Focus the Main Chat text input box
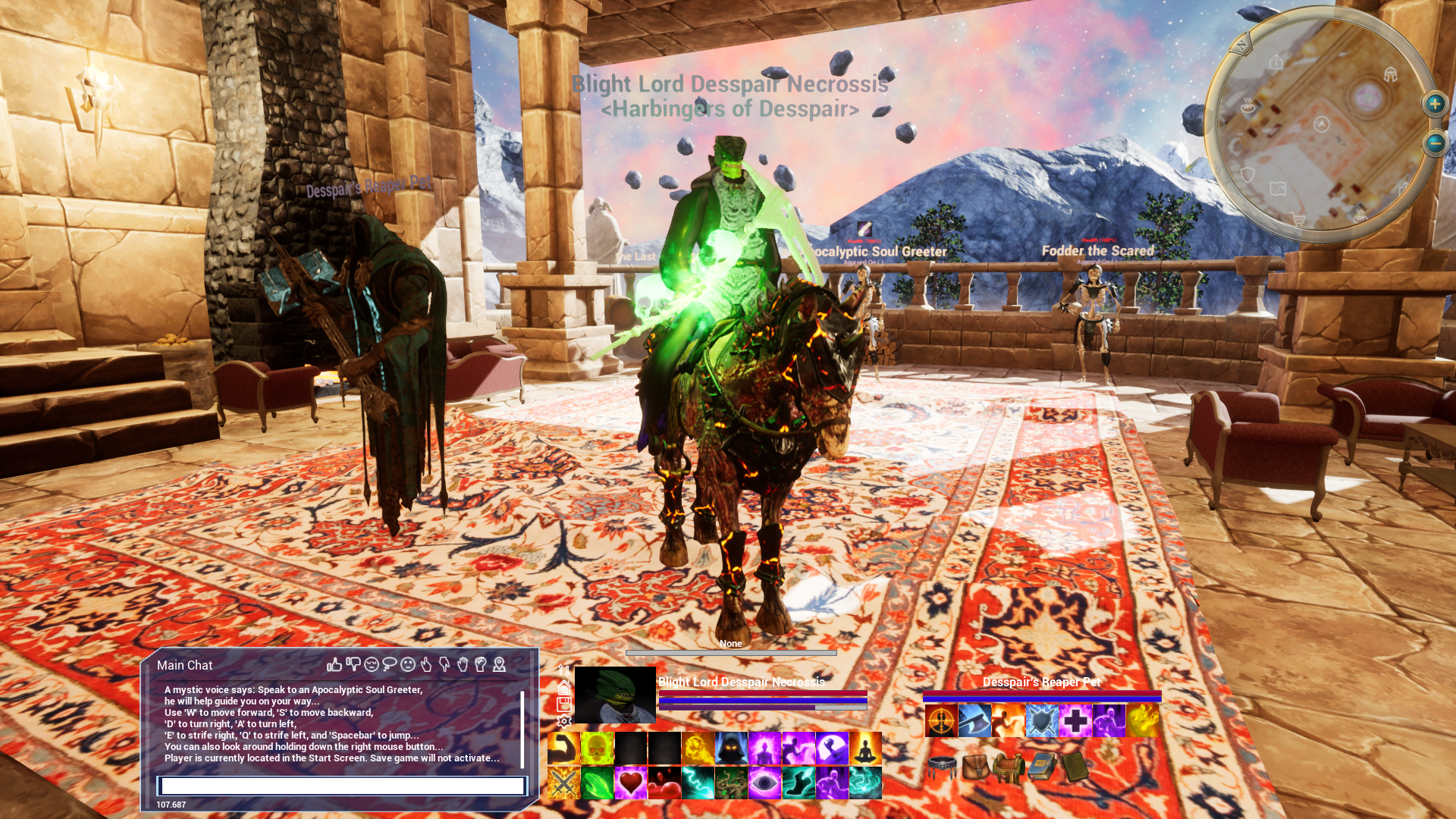1456x819 pixels. click(x=342, y=786)
